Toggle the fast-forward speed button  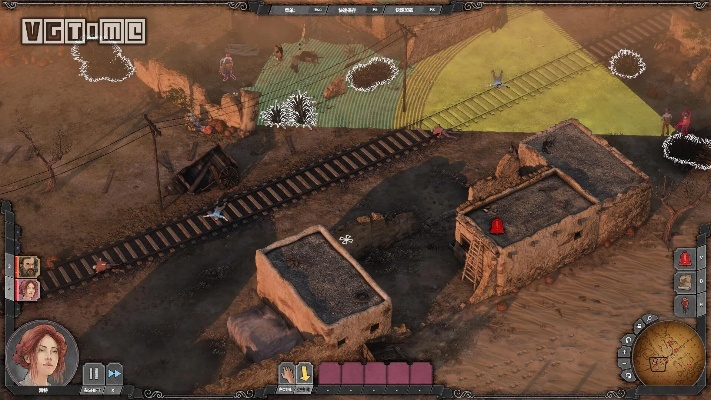[114, 373]
